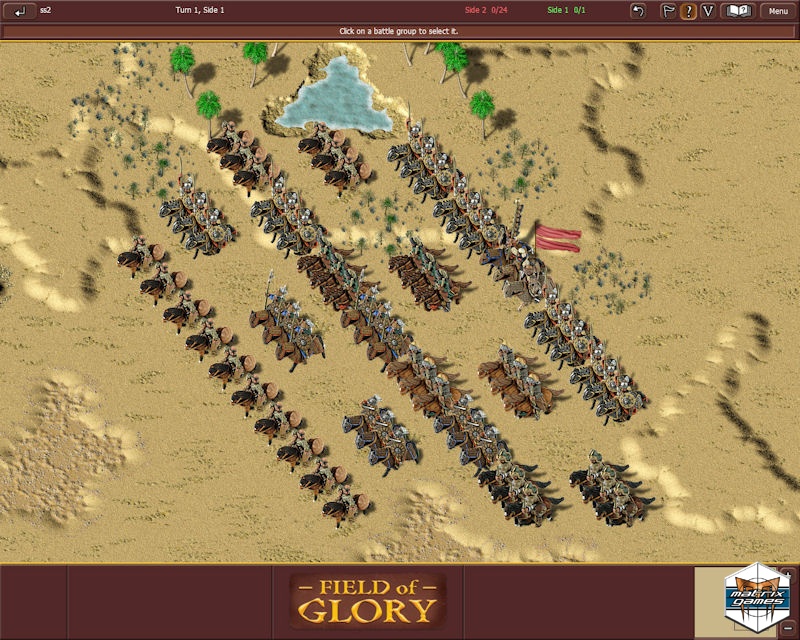Open the Menu button
The height and width of the screenshot is (640, 800).
(x=778, y=11)
